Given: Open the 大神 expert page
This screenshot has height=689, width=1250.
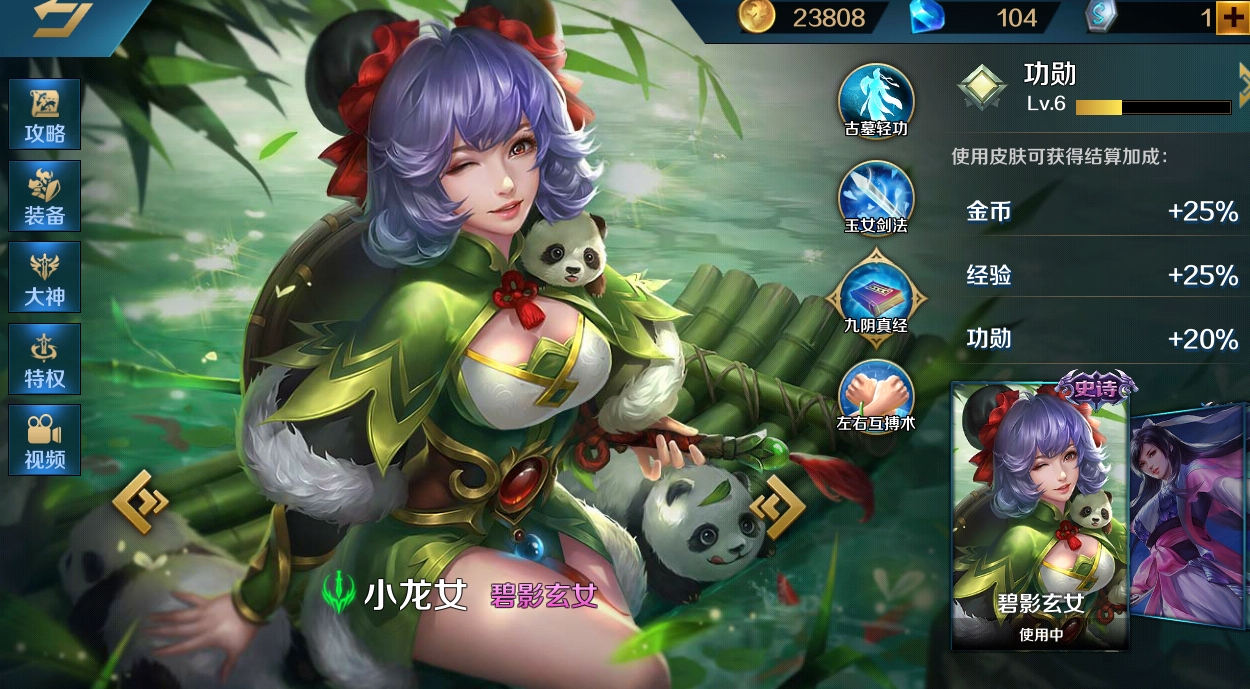Looking at the screenshot, I should coord(45,277).
